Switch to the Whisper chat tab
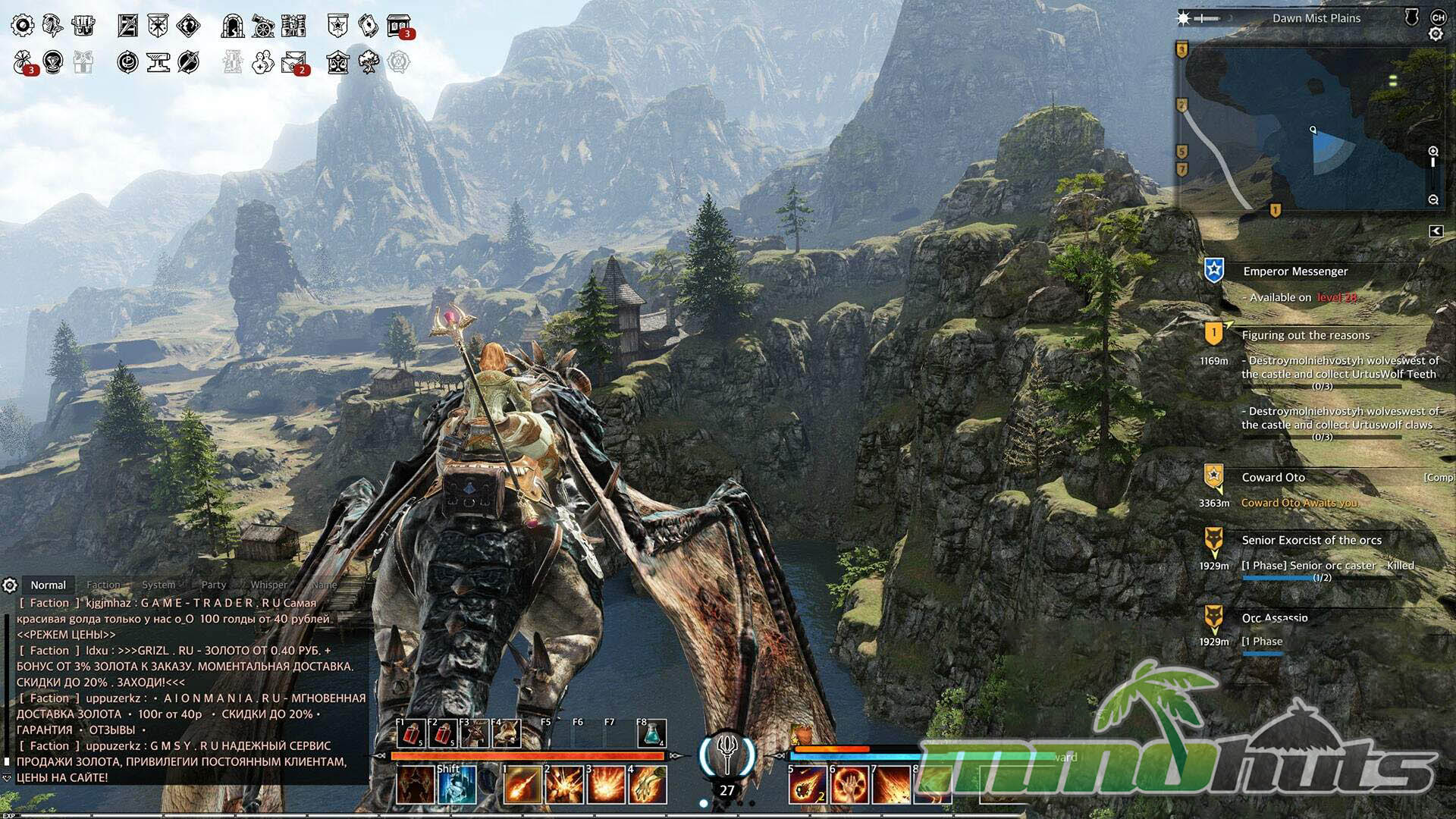 coord(268,585)
